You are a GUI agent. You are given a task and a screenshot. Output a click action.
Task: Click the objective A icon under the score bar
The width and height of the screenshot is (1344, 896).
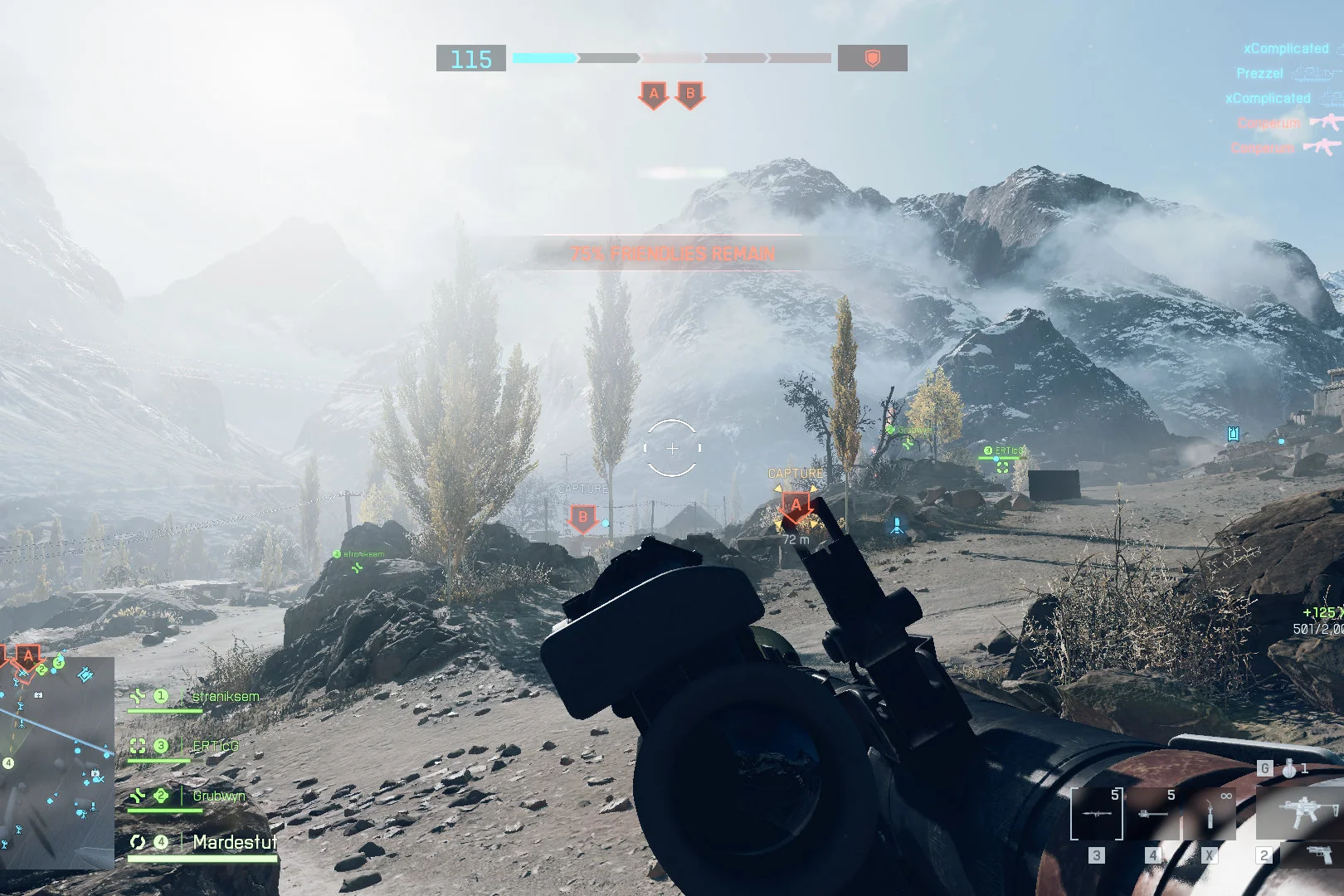point(654,95)
